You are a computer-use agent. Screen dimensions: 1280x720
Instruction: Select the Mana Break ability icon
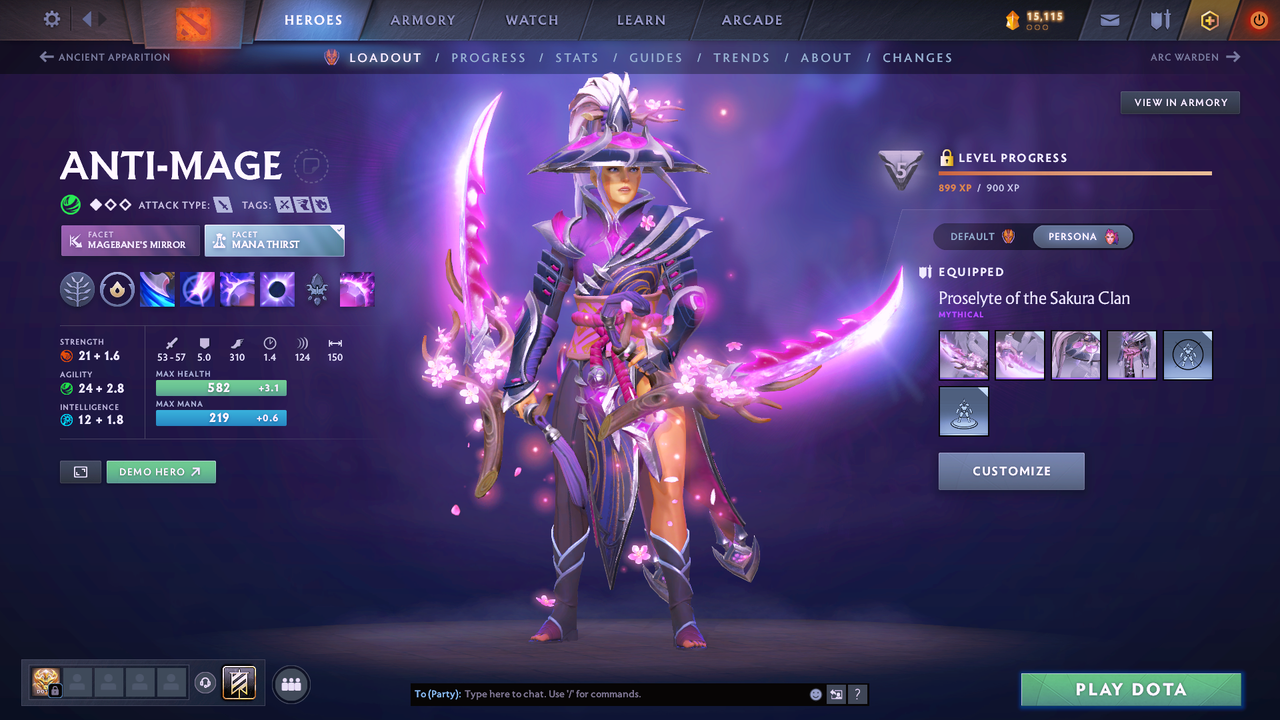pyautogui.click(x=157, y=289)
